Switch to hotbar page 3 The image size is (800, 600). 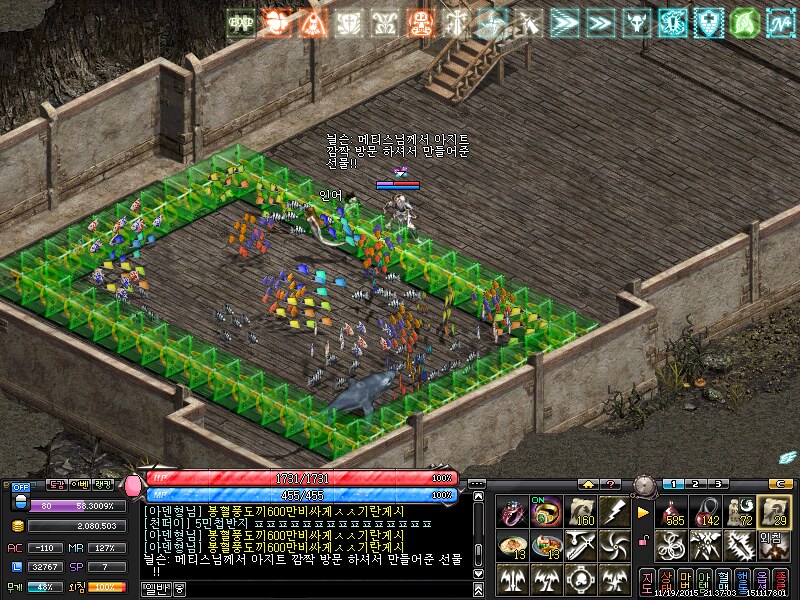tap(716, 484)
